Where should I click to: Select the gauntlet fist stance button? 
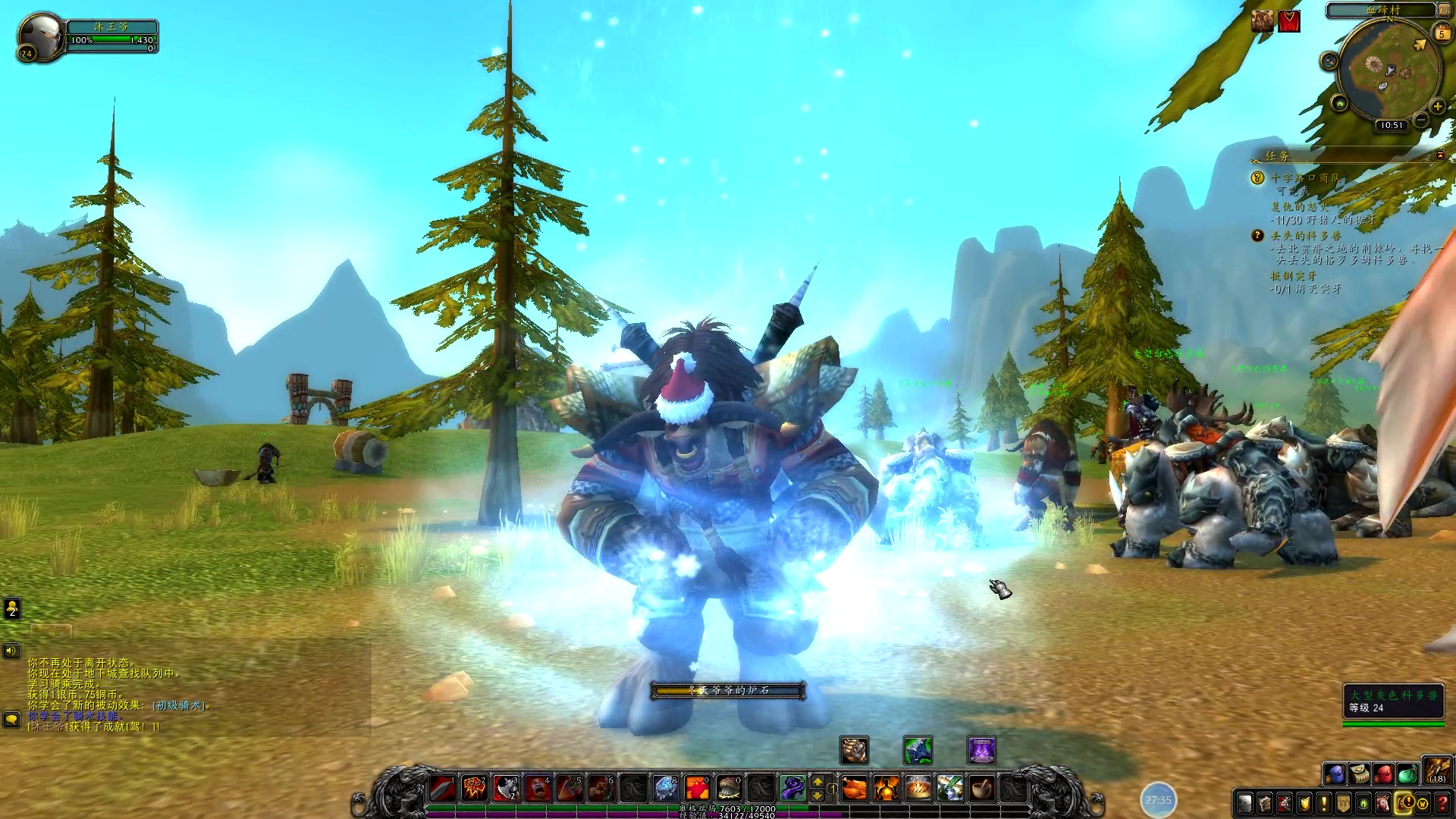pos(854,750)
